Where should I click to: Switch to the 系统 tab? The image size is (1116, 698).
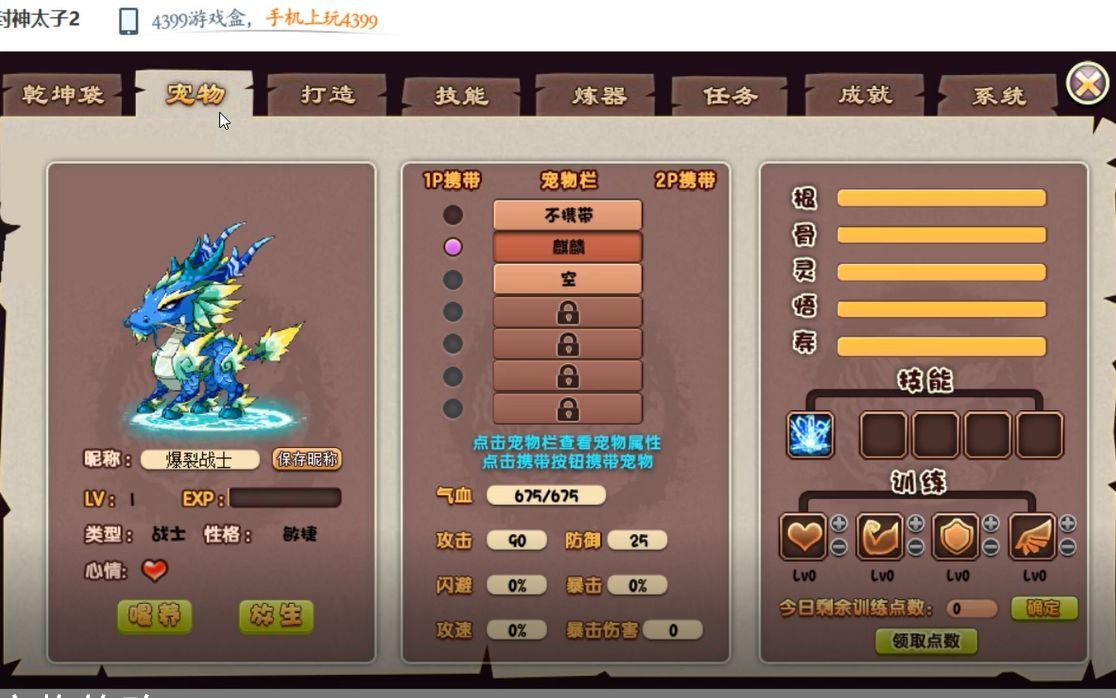[998, 96]
